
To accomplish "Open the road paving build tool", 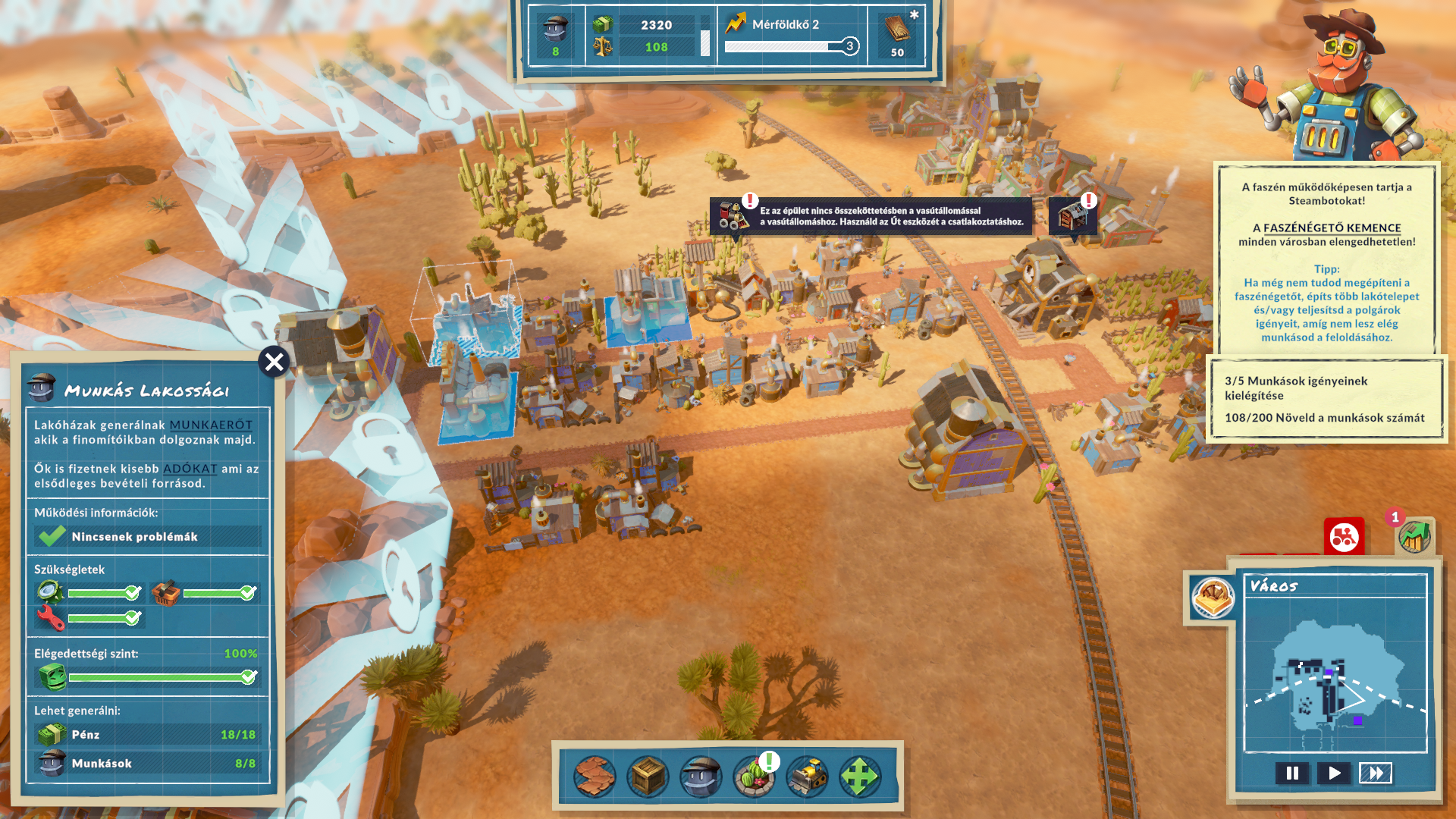I will [595, 776].
